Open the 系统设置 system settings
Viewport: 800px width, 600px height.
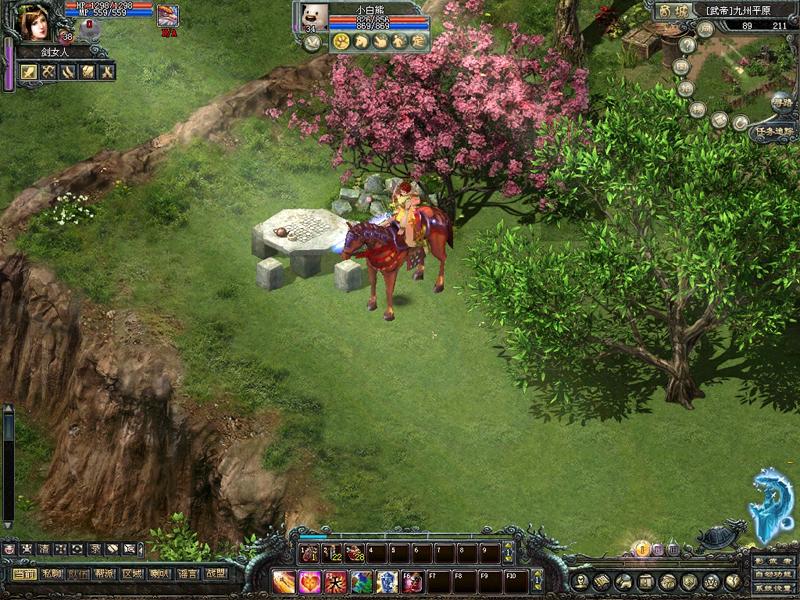[773, 587]
